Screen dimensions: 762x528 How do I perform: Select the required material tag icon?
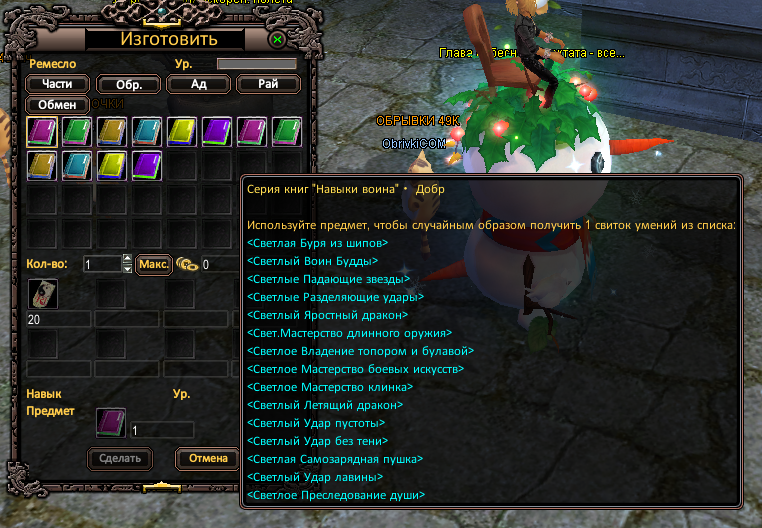[41, 294]
